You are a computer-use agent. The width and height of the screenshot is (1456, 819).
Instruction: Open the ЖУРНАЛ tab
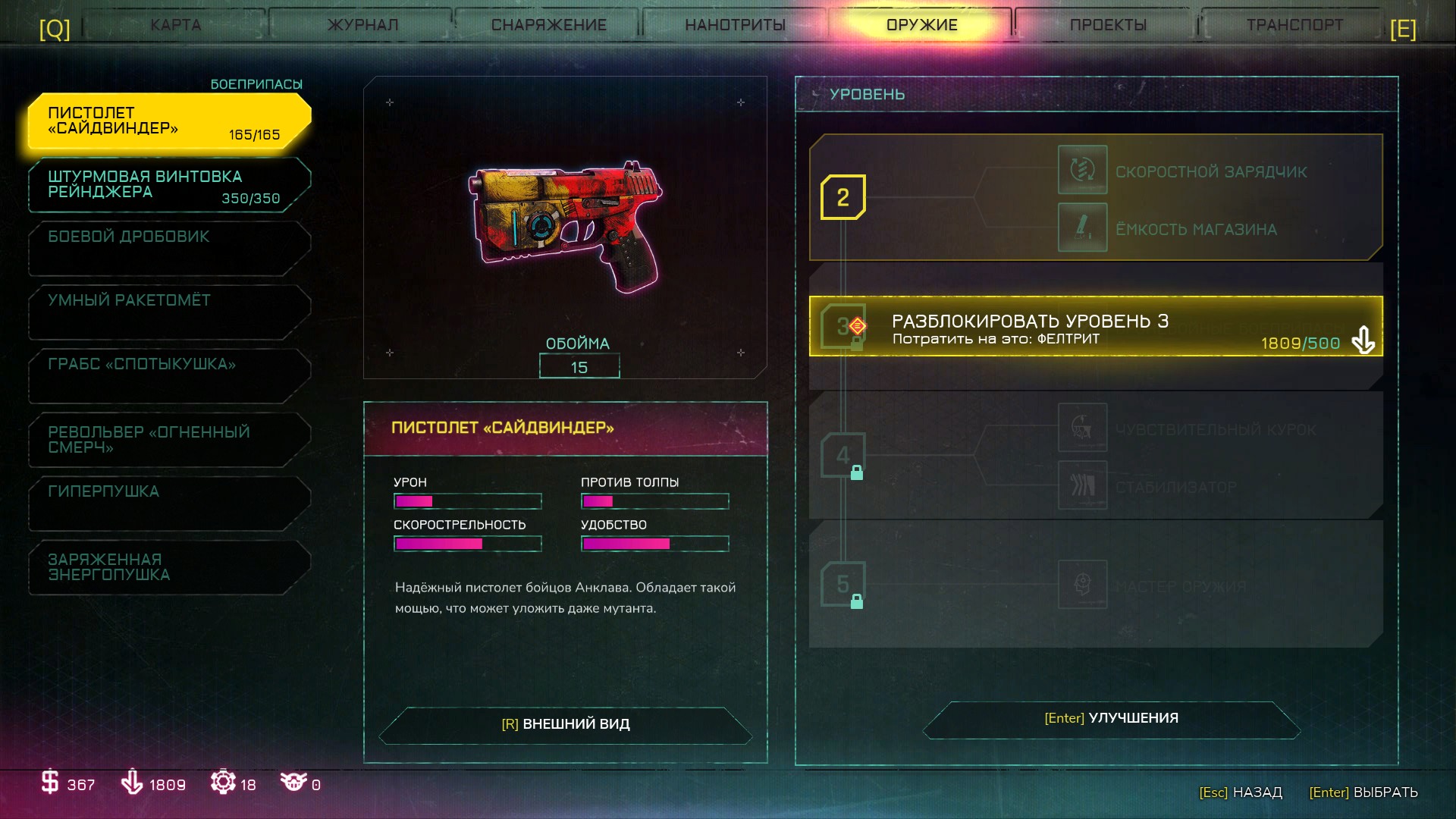[362, 25]
